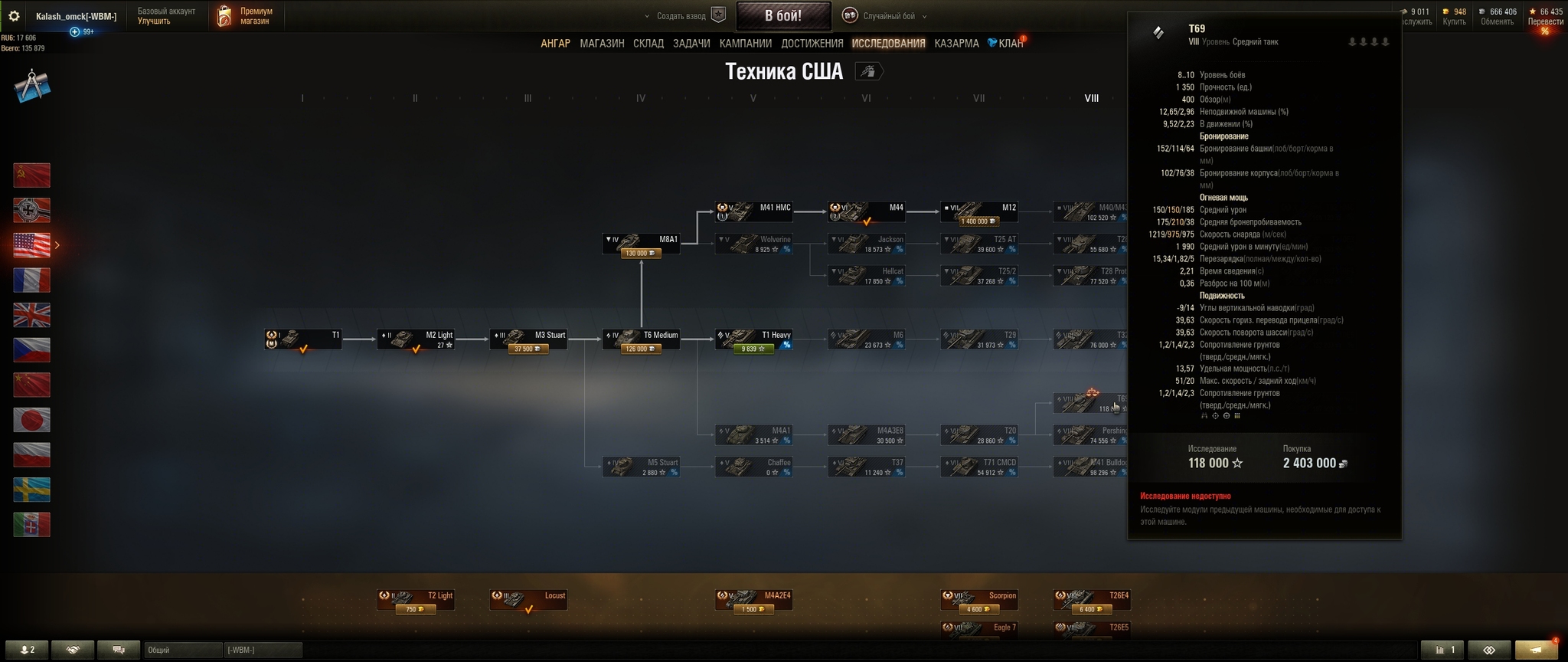This screenshot has height=662, width=1568.
Task: Switch to the МАГАЗИН tab
Action: 602,44
